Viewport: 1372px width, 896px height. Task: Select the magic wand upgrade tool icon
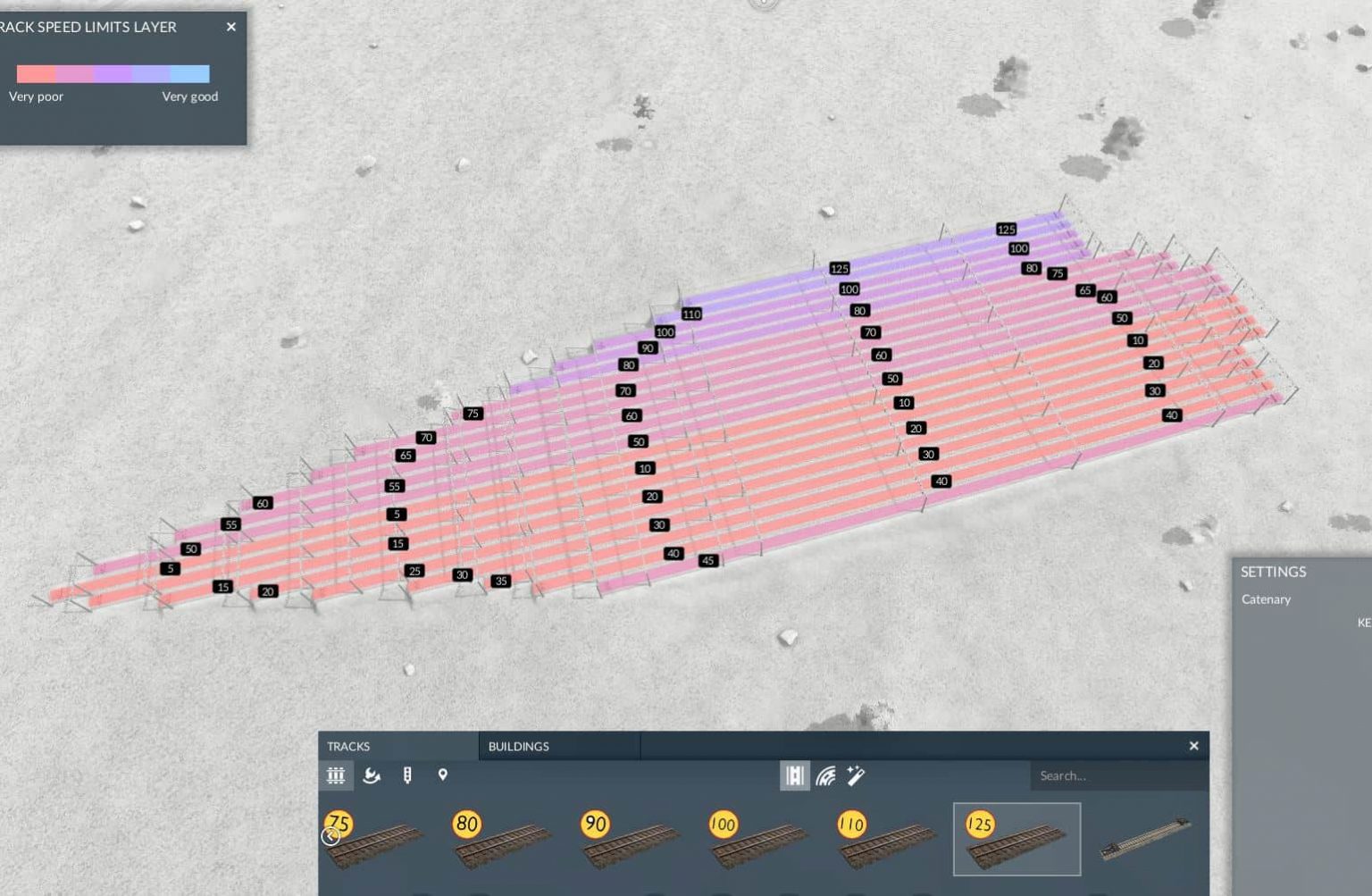point(855,775)
